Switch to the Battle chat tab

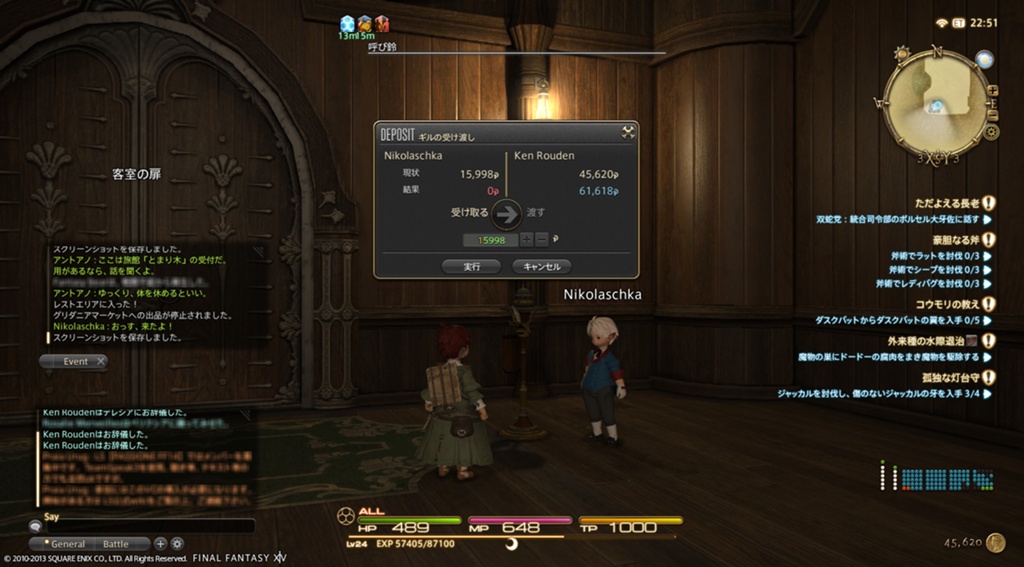[116, 544]
